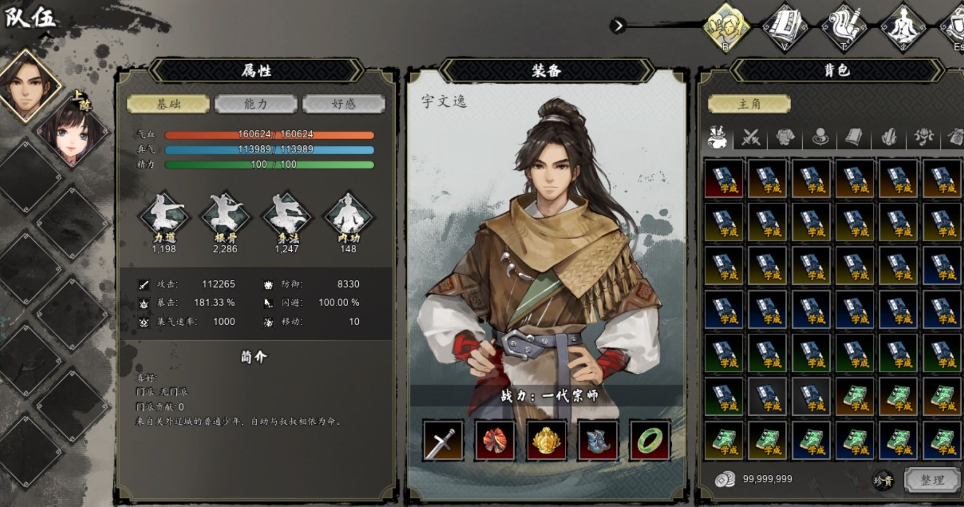Select the equipped red armor slot
The image size is (964, 507).
pyautogui.click(x=494, y=440)
